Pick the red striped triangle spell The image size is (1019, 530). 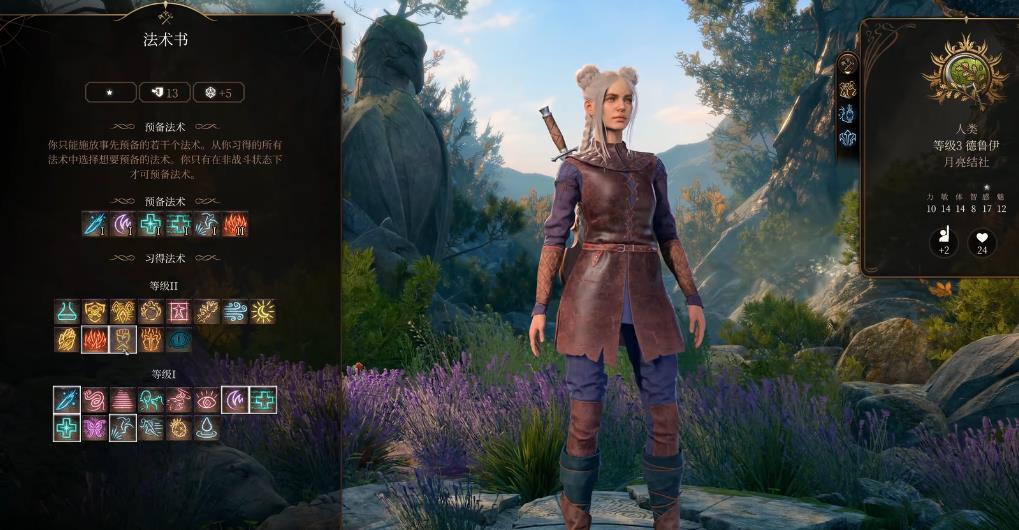click(x=123, y=400)
